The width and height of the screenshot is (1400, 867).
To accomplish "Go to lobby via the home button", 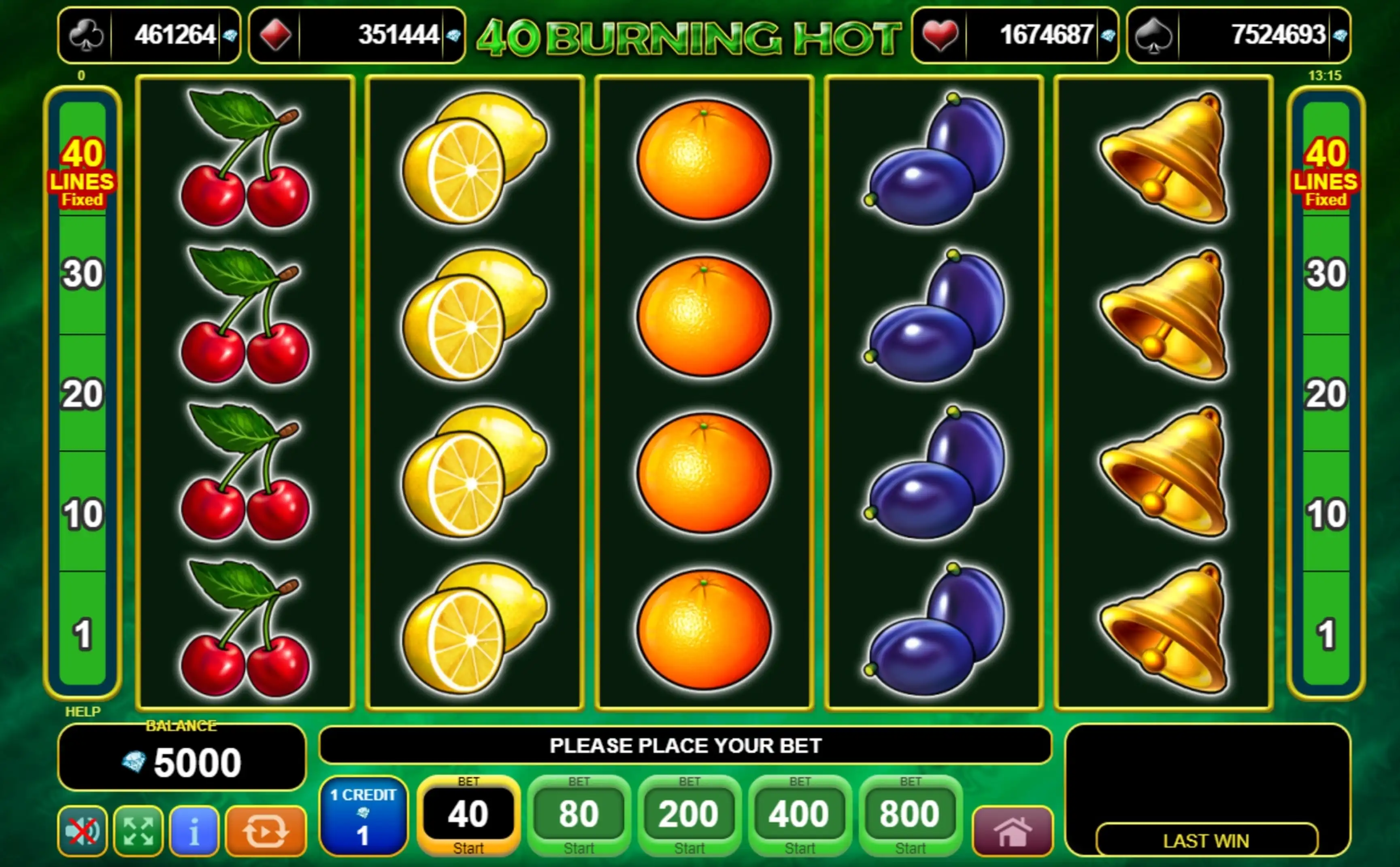I will pos(1012,831).
